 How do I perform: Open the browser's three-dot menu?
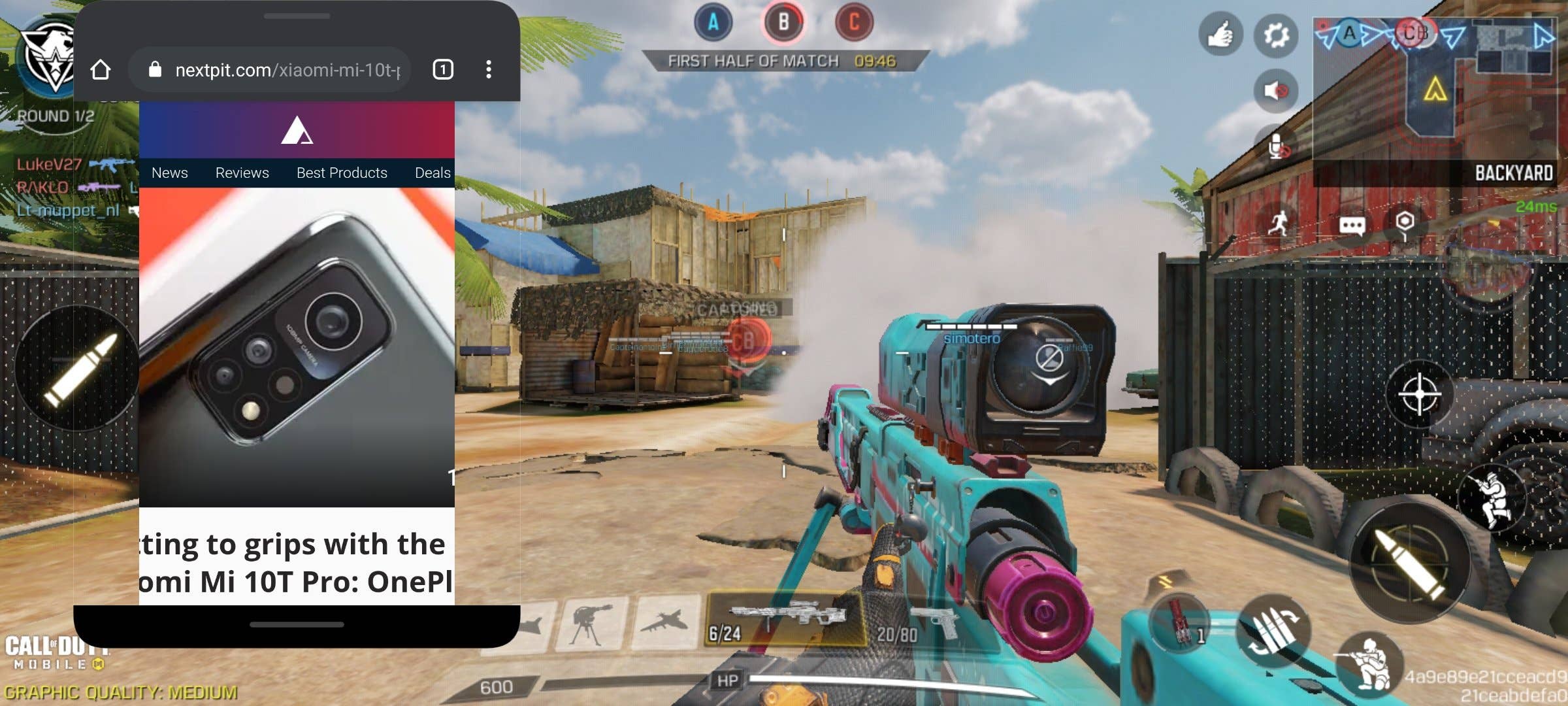click(x=489, y=70)
